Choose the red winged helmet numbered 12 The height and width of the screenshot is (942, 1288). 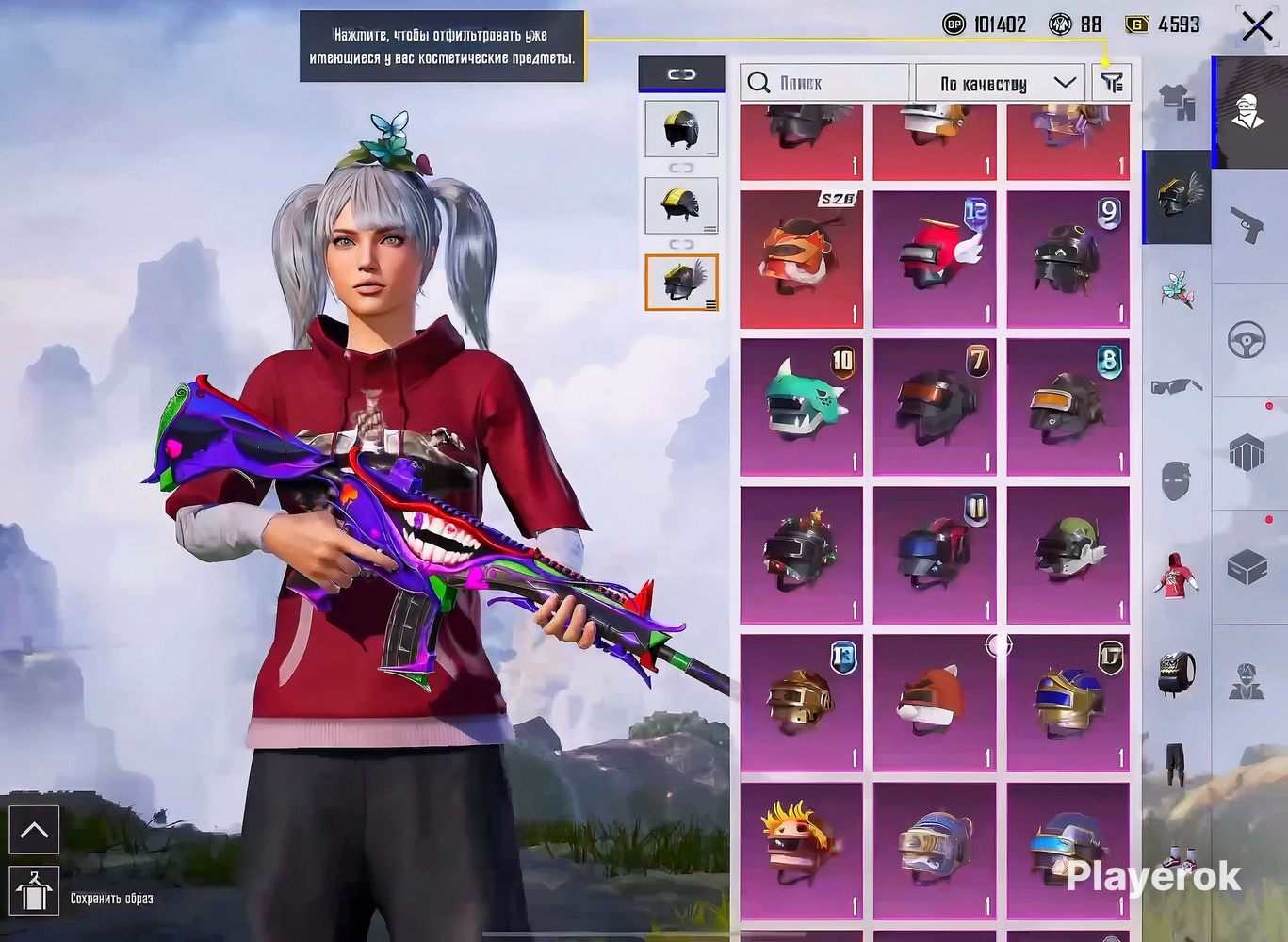[934, 259]
